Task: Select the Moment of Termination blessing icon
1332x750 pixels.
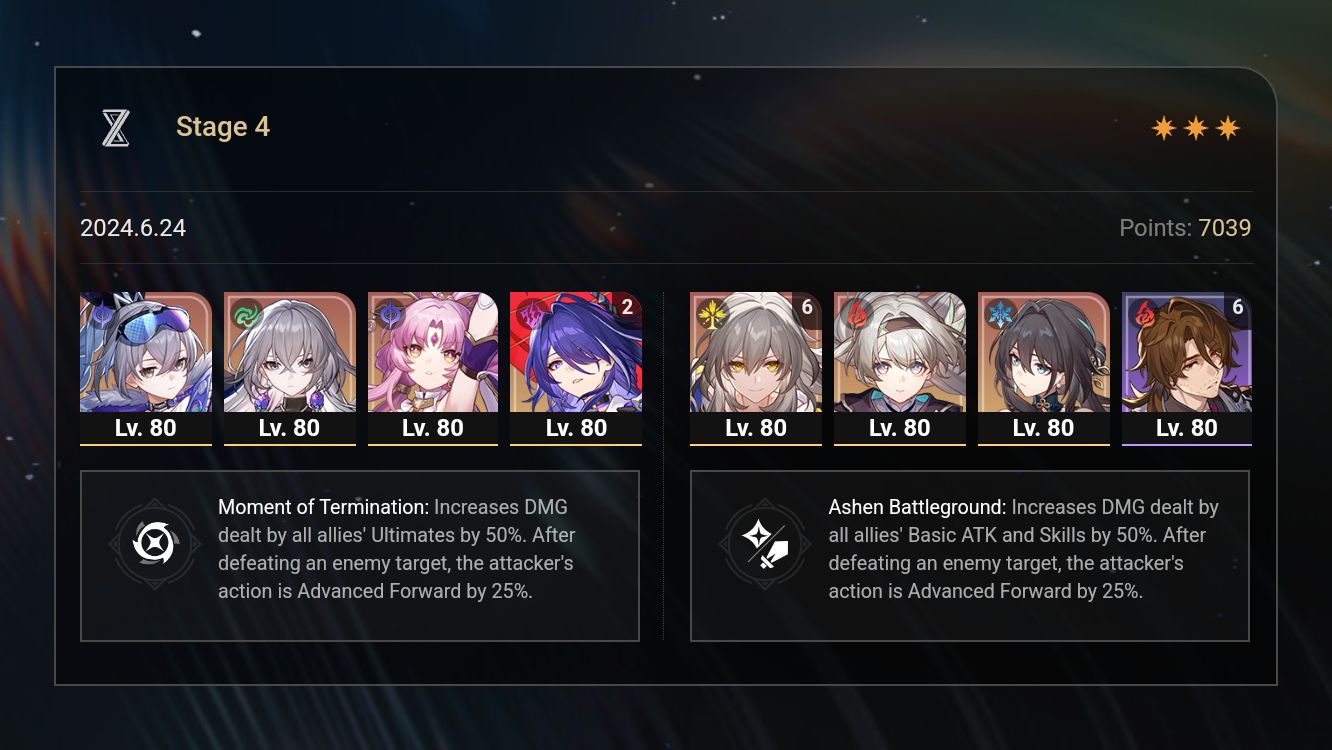Action: (x=155, y=544)
